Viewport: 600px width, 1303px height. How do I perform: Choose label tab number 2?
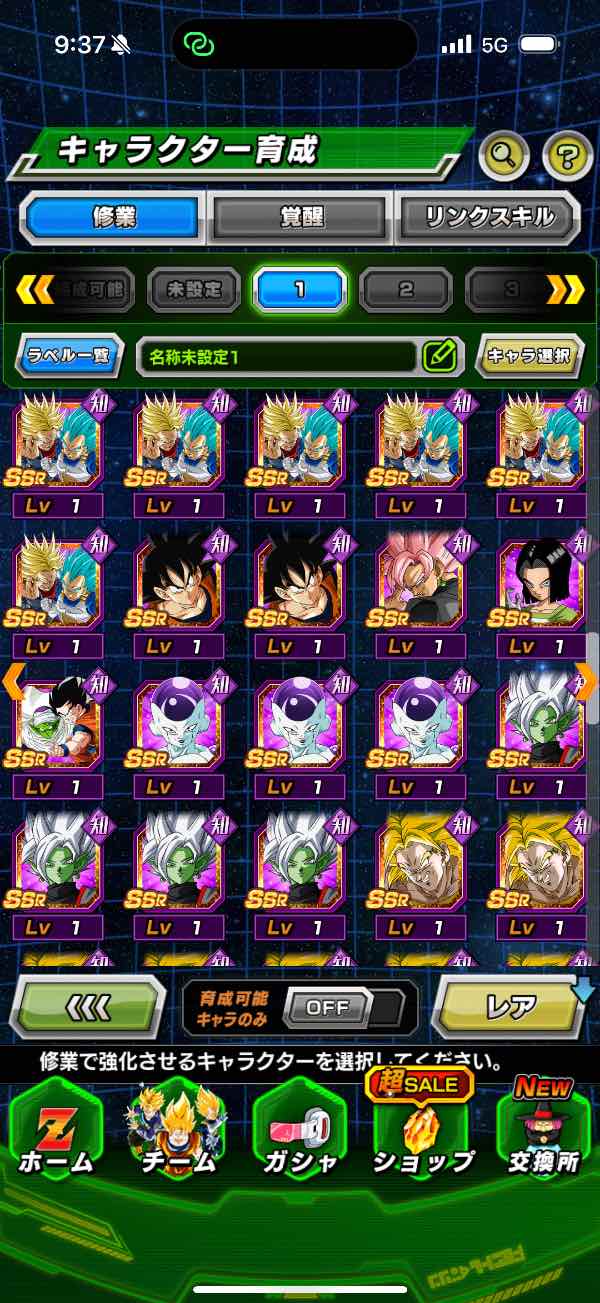[405, 291]
